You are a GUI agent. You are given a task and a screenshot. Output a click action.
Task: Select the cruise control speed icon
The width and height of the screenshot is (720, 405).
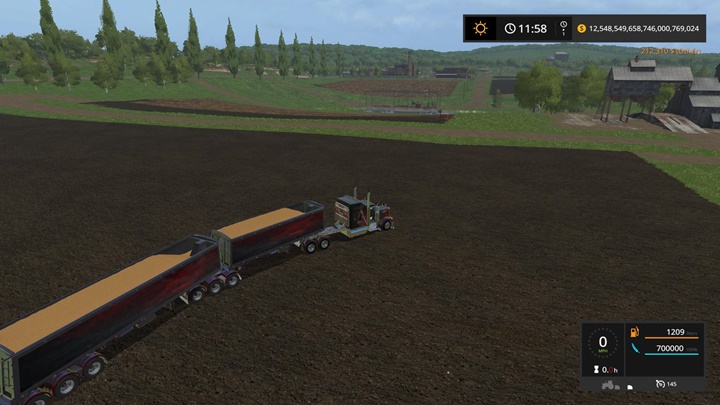pos(661,384)
